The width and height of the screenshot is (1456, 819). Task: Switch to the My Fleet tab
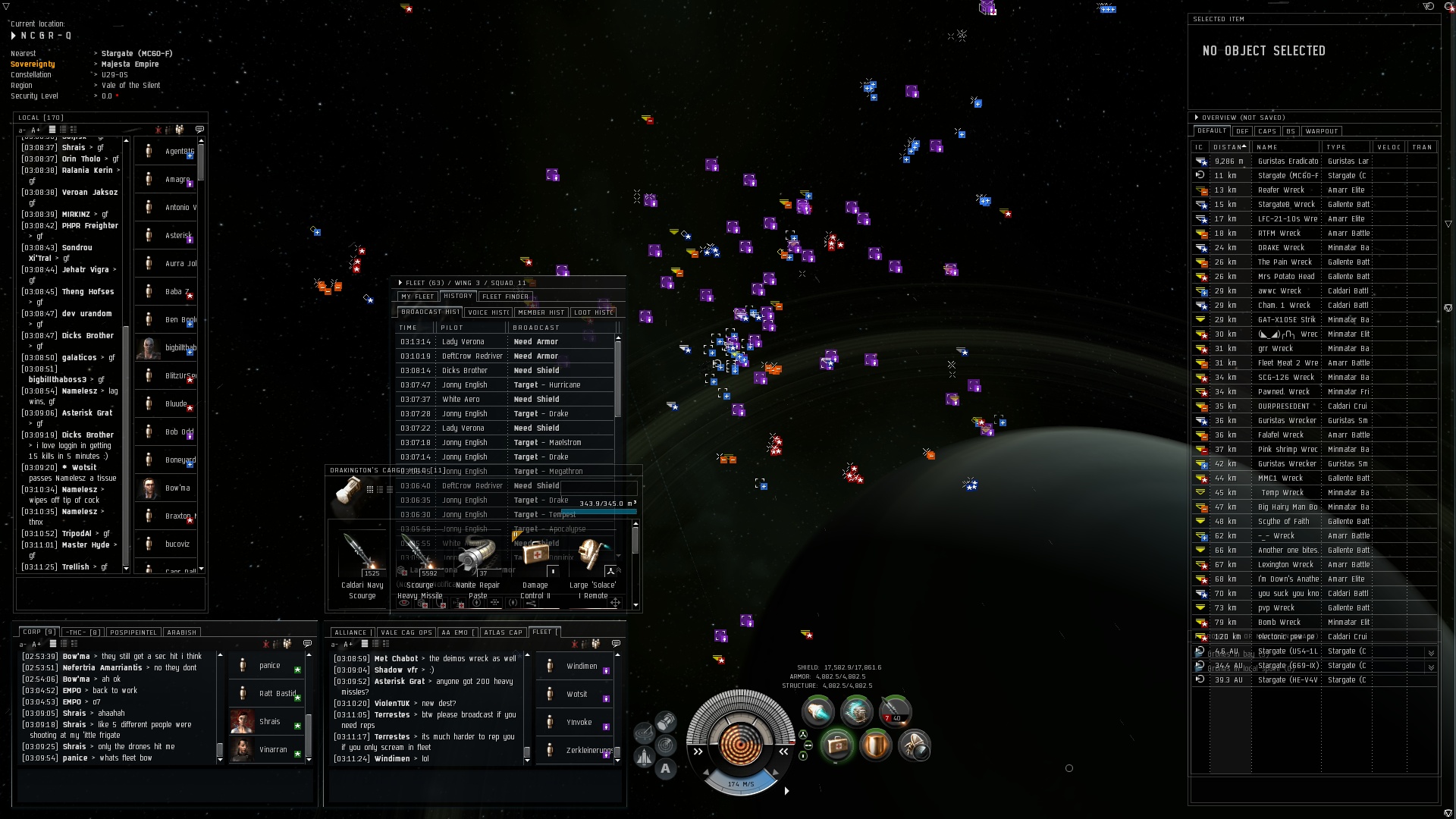(x=417, y=297)
